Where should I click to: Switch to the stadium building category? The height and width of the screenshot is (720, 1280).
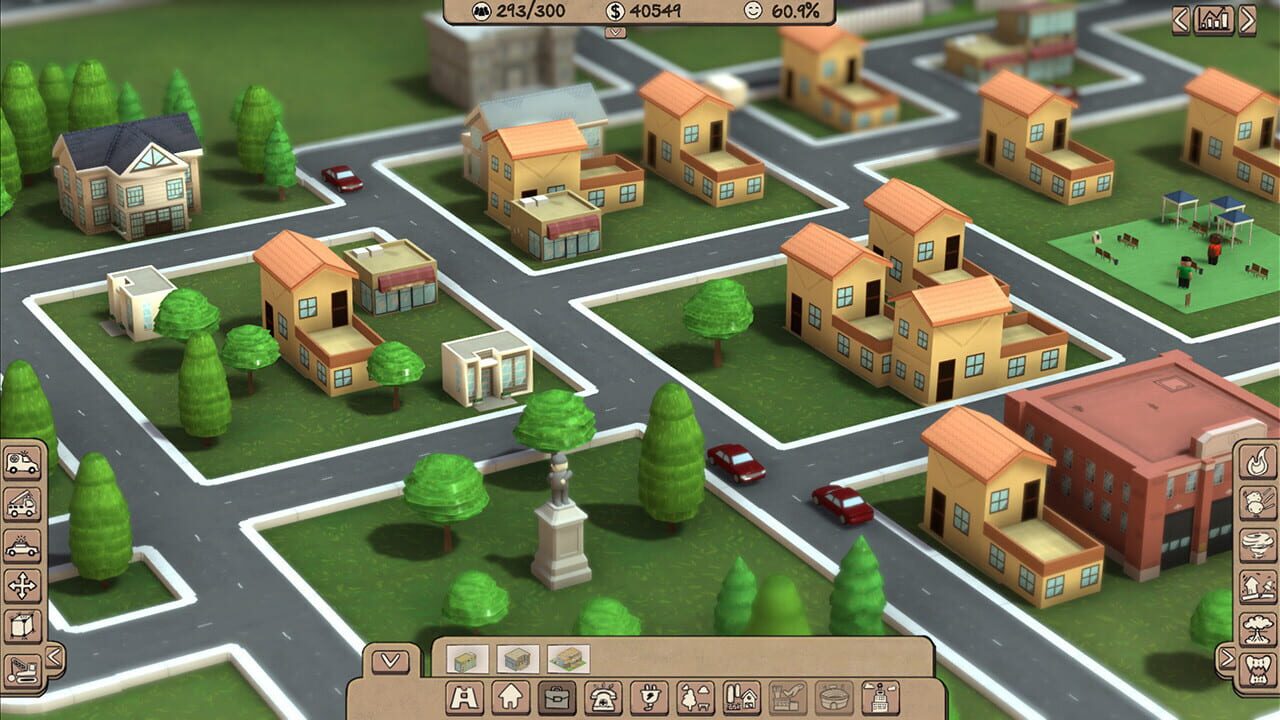coord(834,695)
